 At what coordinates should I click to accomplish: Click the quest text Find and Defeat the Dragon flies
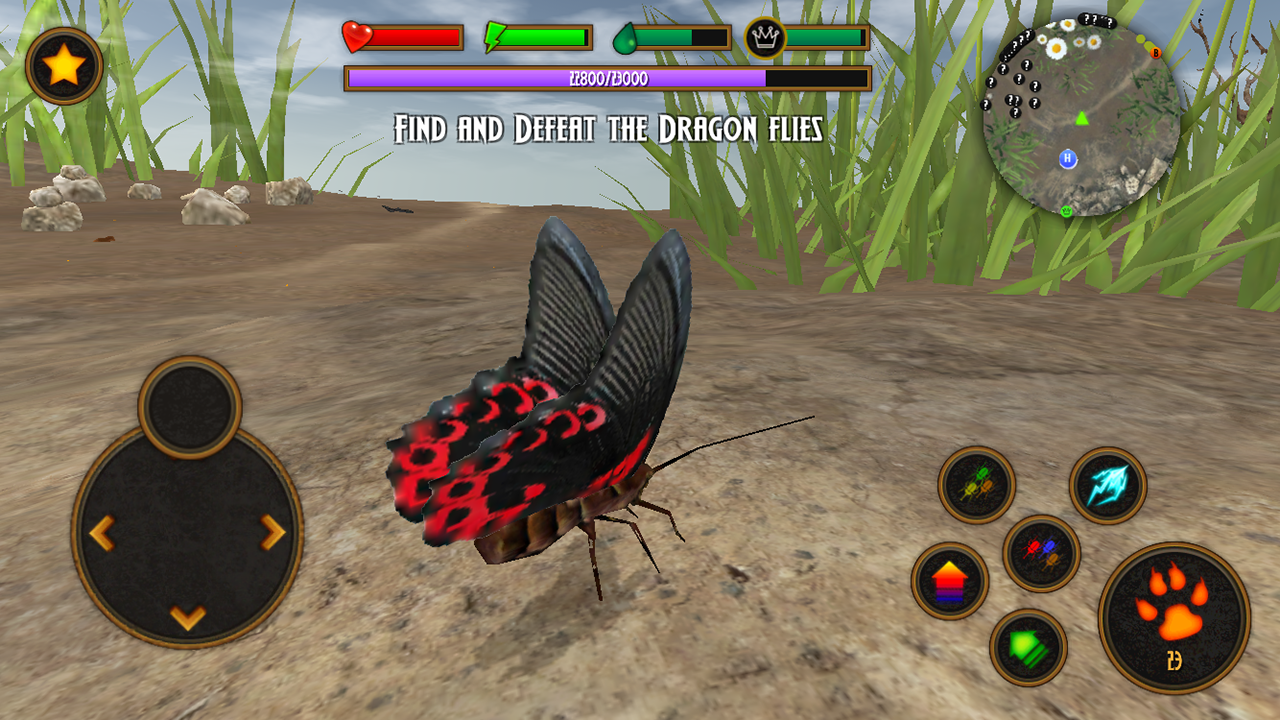tap(610, 128)
